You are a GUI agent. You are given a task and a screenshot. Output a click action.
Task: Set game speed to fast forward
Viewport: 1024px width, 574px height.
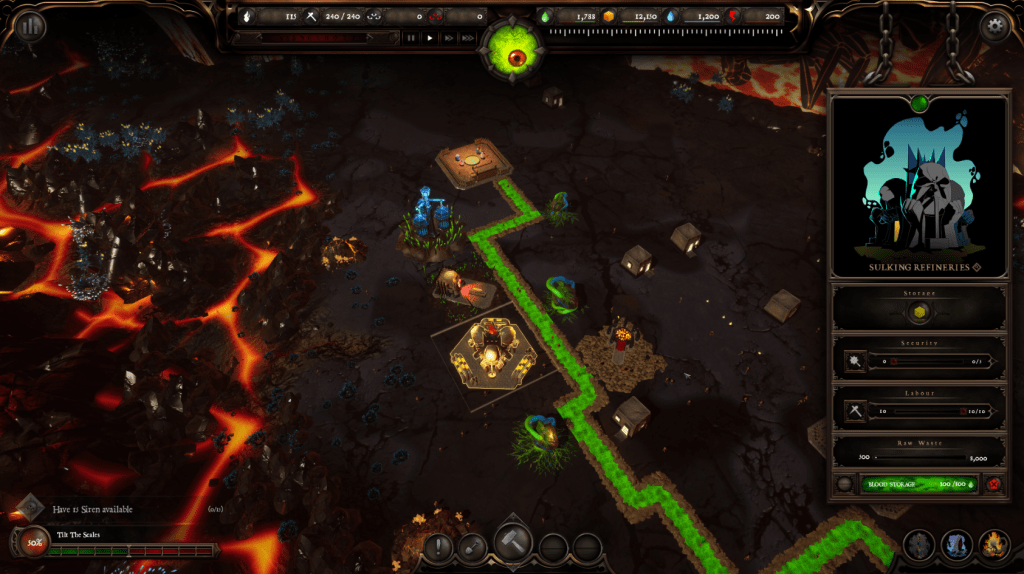[449, 38]
